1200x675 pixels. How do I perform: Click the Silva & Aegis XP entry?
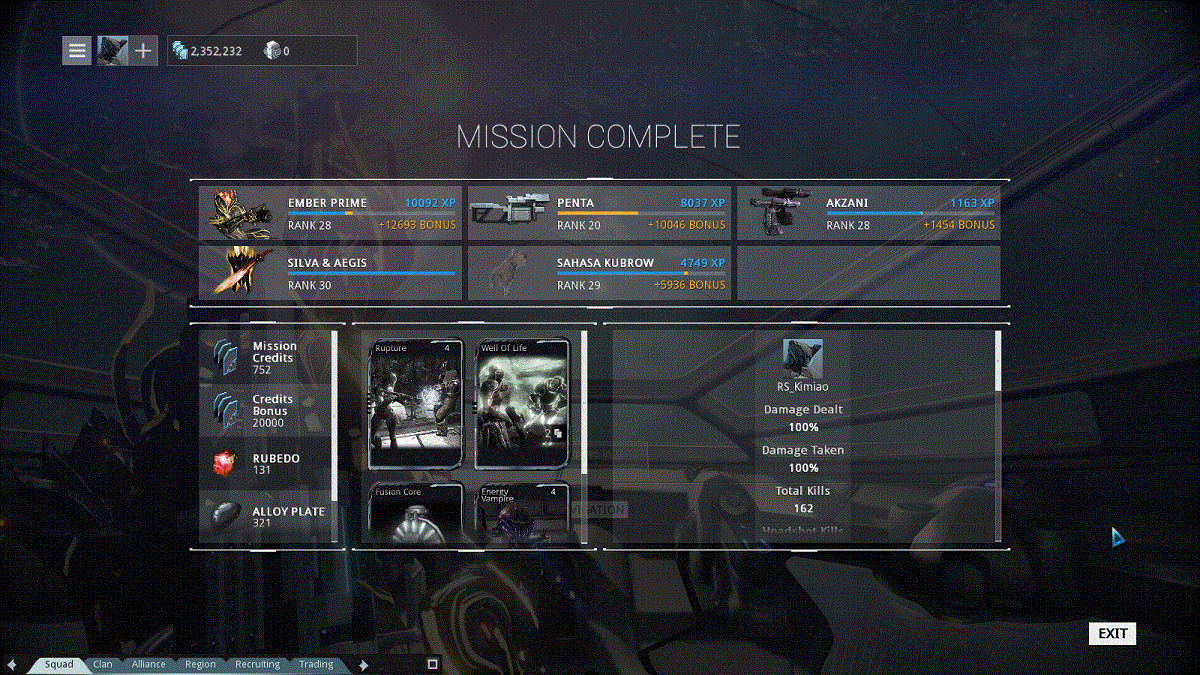[x=330, y=273]
